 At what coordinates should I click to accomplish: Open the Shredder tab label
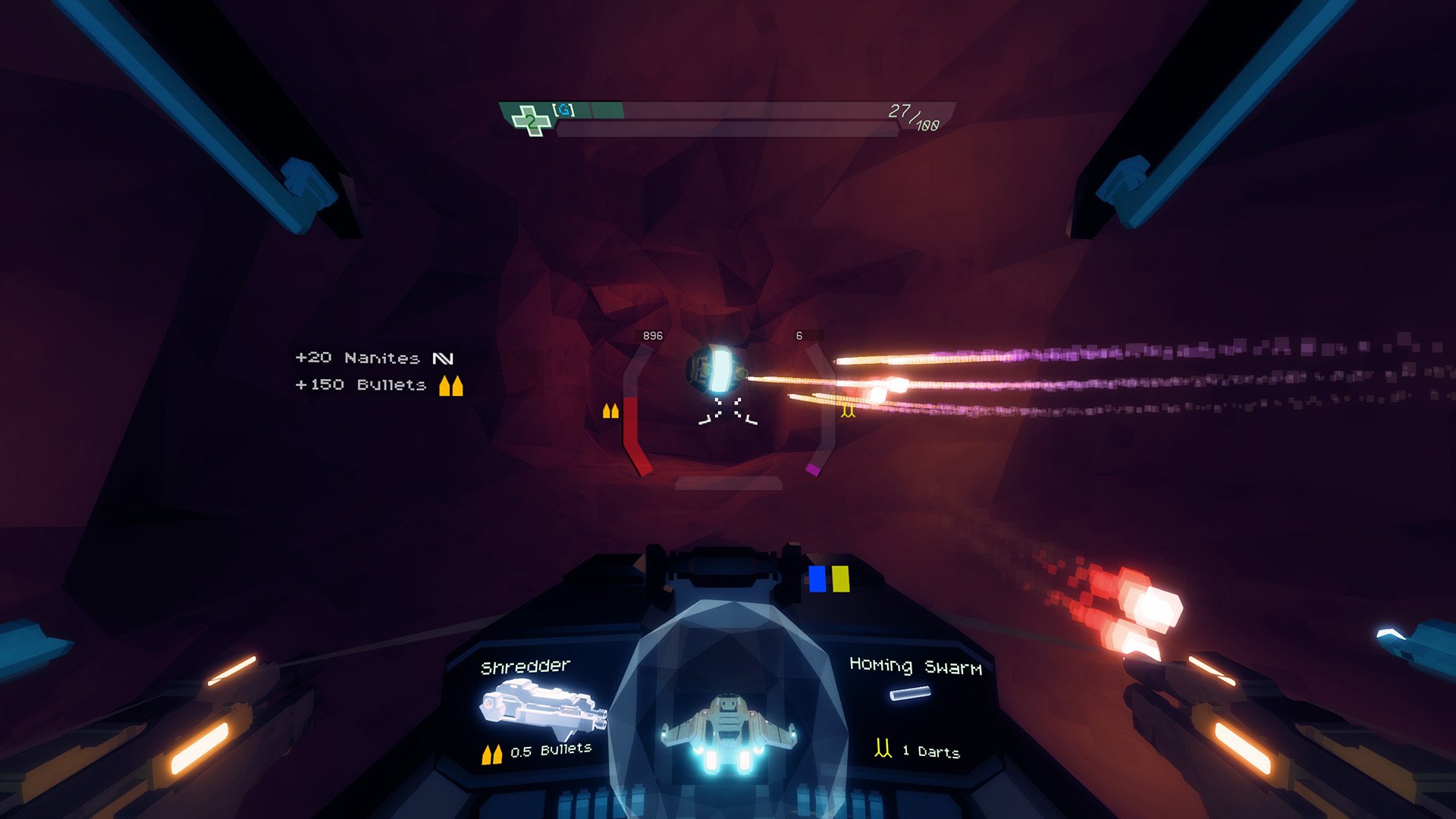pyautogui.click(x=526, y=667)
